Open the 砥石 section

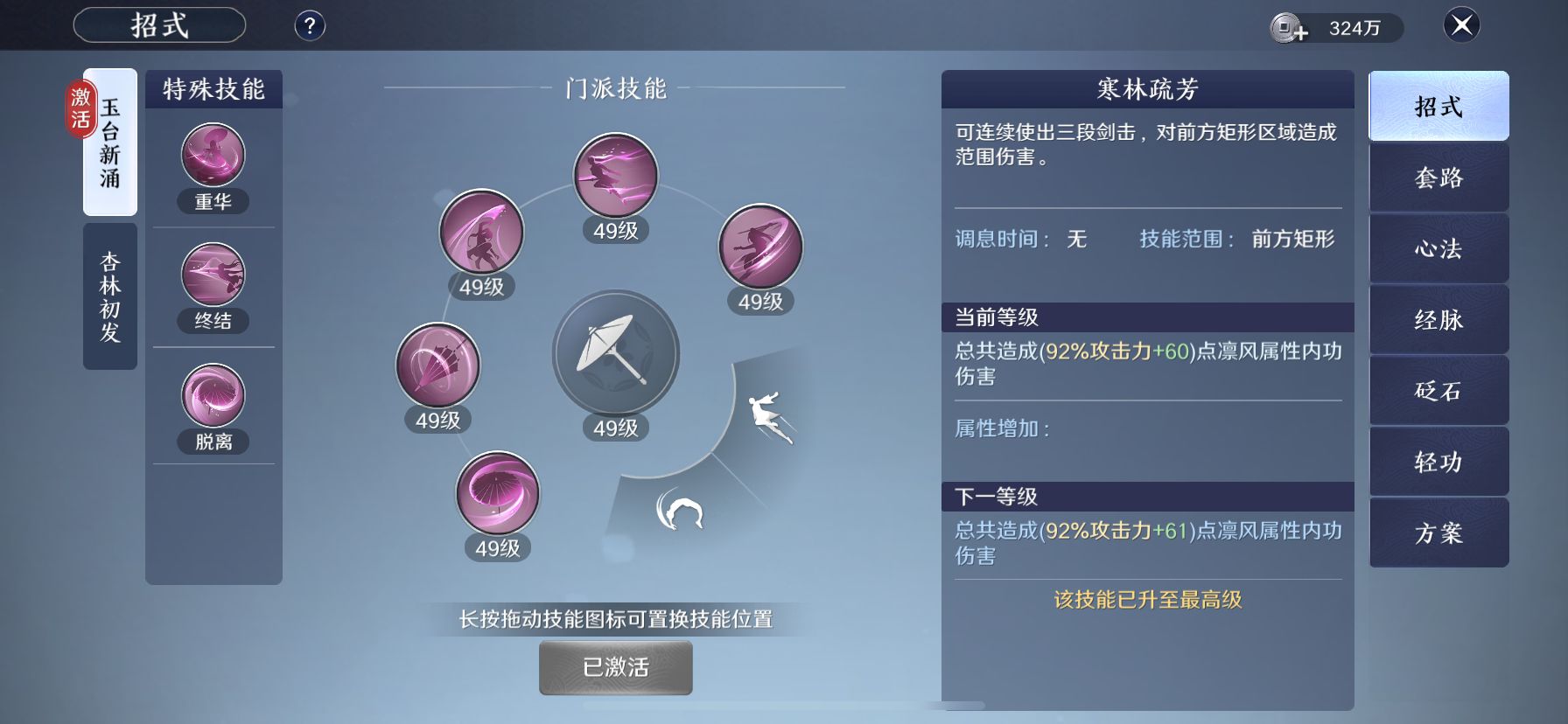[1438, 391]
